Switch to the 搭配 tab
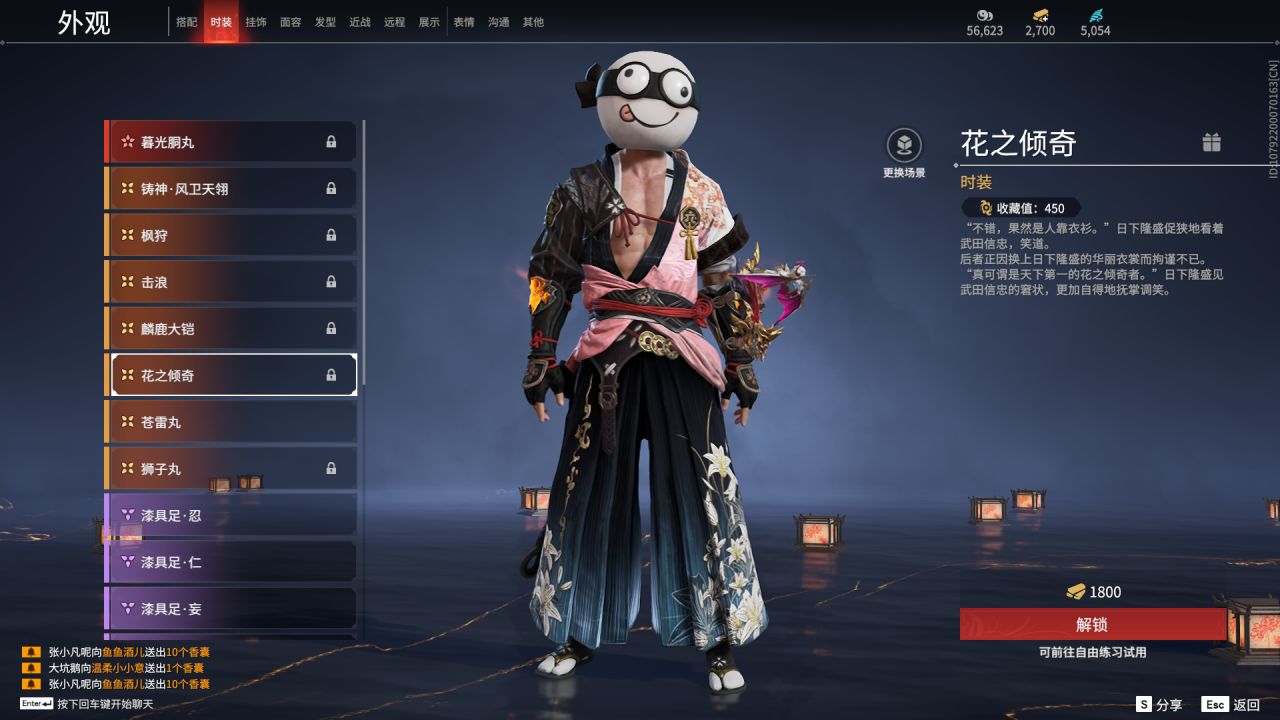The width and height of the screenshot is (1280, 720). 186,22
